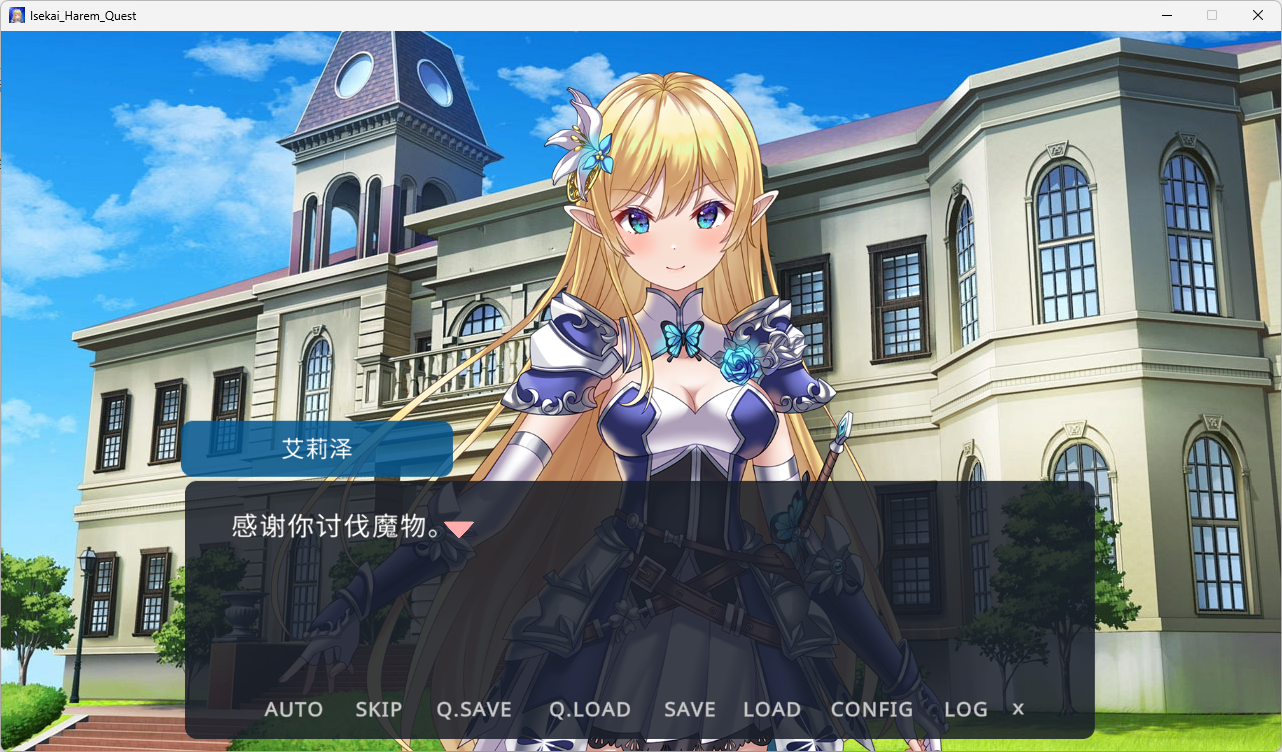Close the Isekai_Harem_Quest window
Screen dimensions: 1282x752
point(1258,15)
